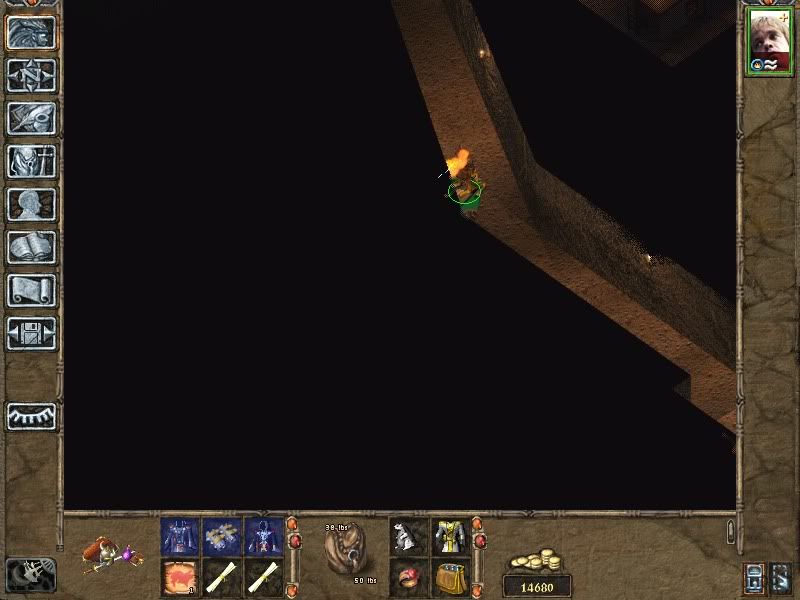Open the priest scroll button
Viewport: 800px width, 600px height.
click(31, 290)
